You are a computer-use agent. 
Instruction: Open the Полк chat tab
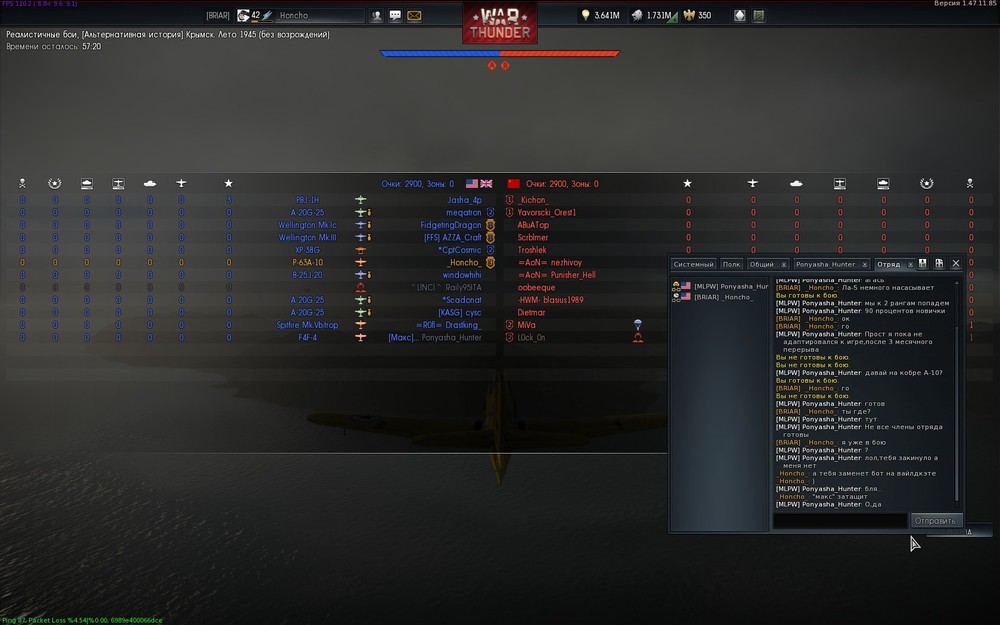click(731, 264)
